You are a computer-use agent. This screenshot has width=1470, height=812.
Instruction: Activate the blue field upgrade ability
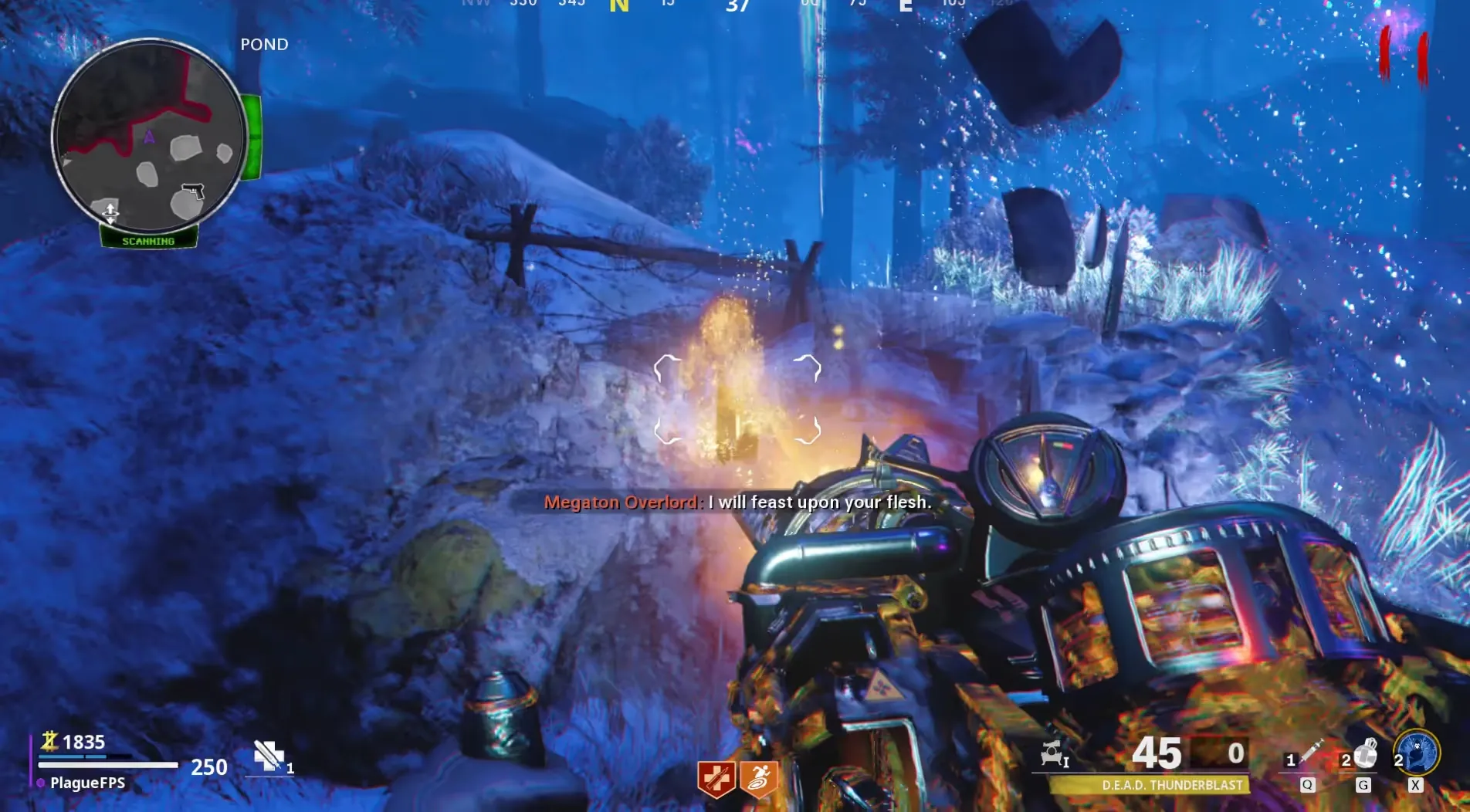[1417, 753]
